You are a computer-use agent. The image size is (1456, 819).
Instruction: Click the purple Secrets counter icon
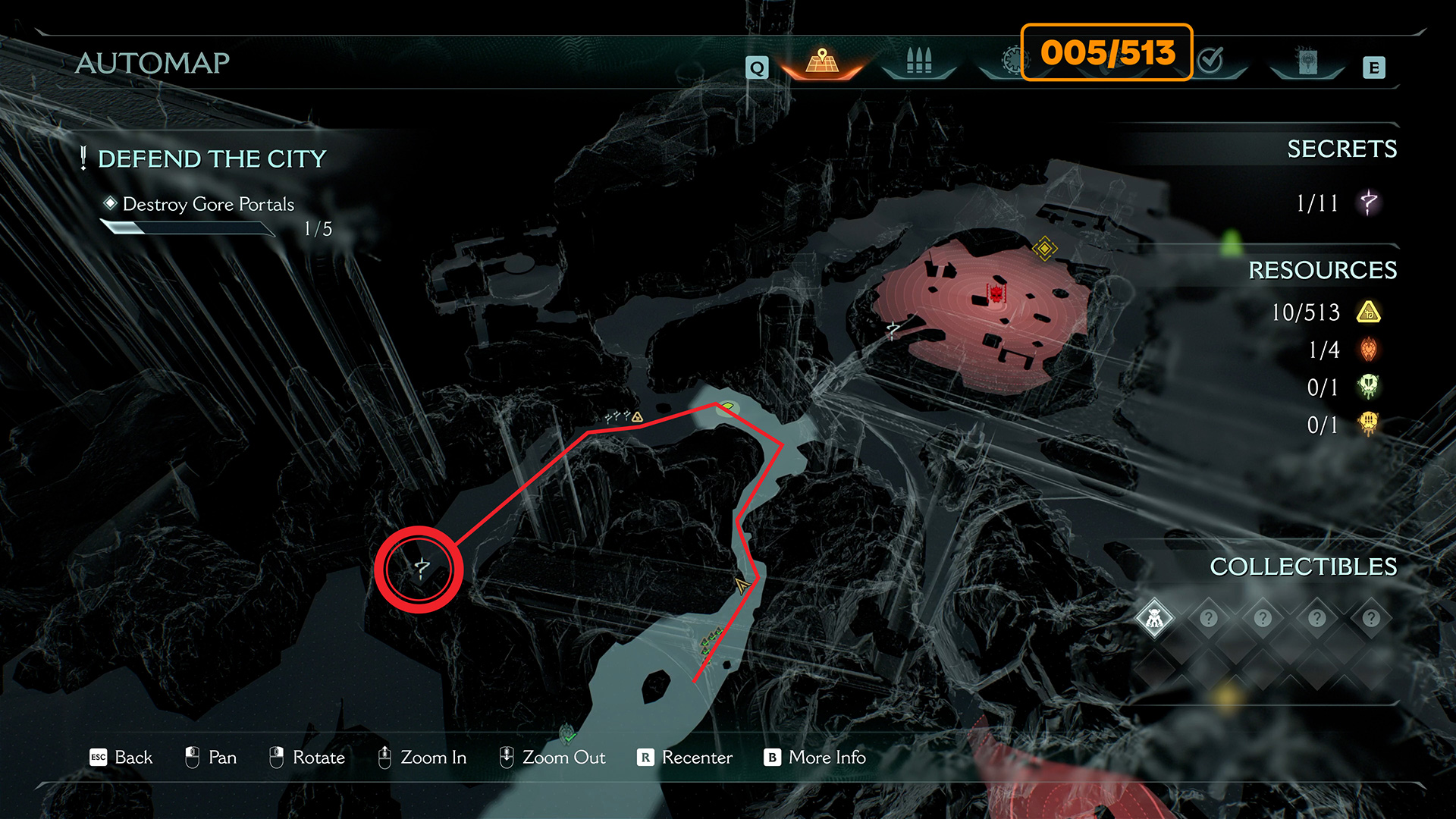pos(1369,202)
